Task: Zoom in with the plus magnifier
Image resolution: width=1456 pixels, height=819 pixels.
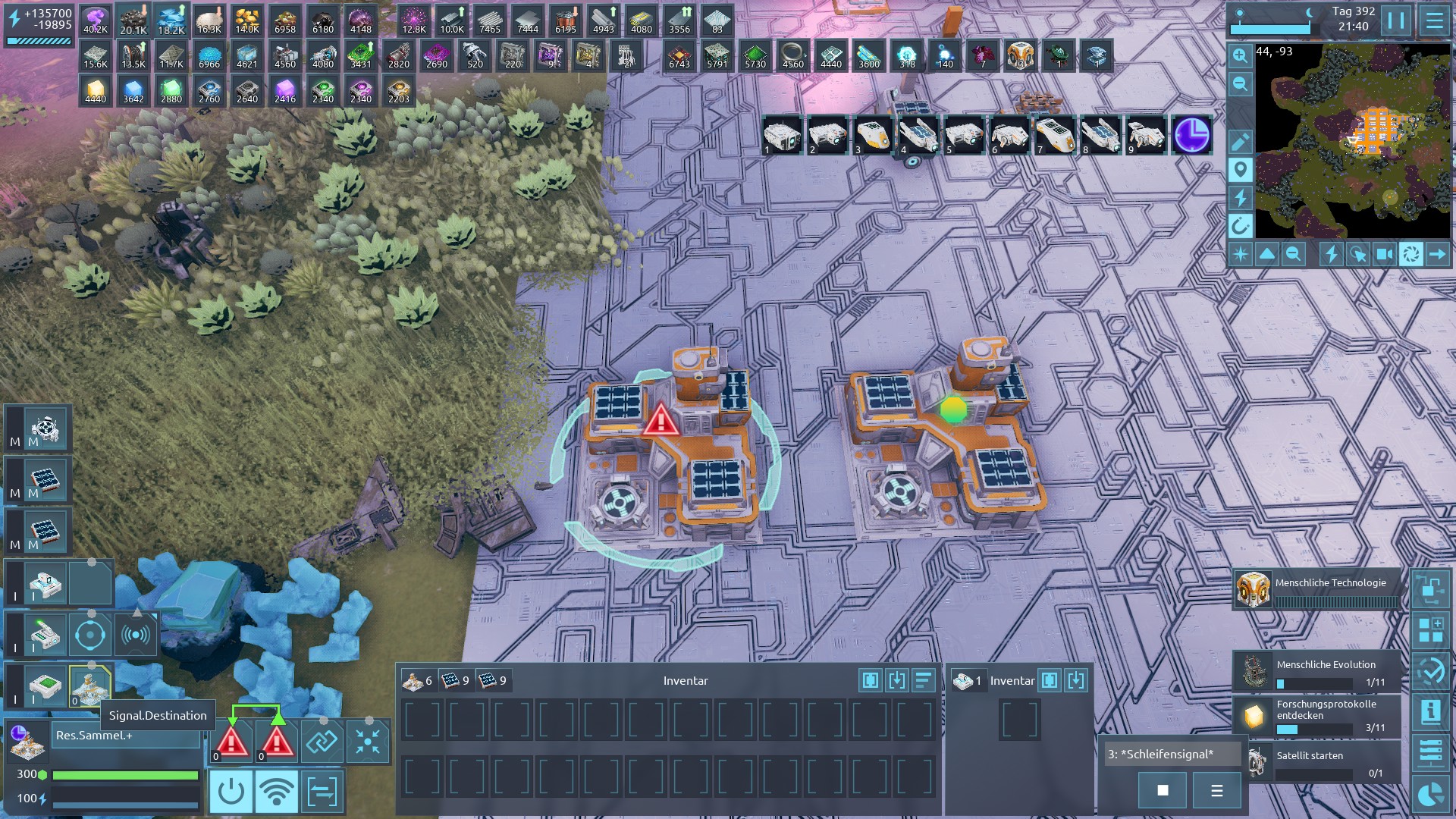Action: [x=1240, y=55]
